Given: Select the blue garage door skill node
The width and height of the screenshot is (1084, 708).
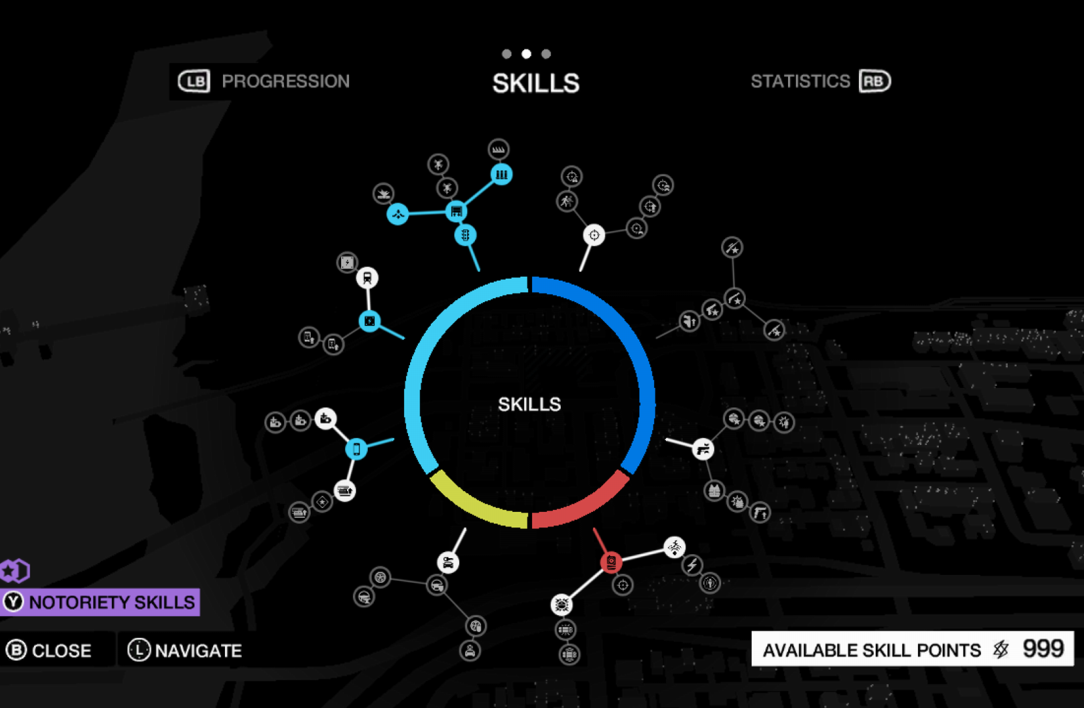Looking at the screenshot, I should 456,212.
